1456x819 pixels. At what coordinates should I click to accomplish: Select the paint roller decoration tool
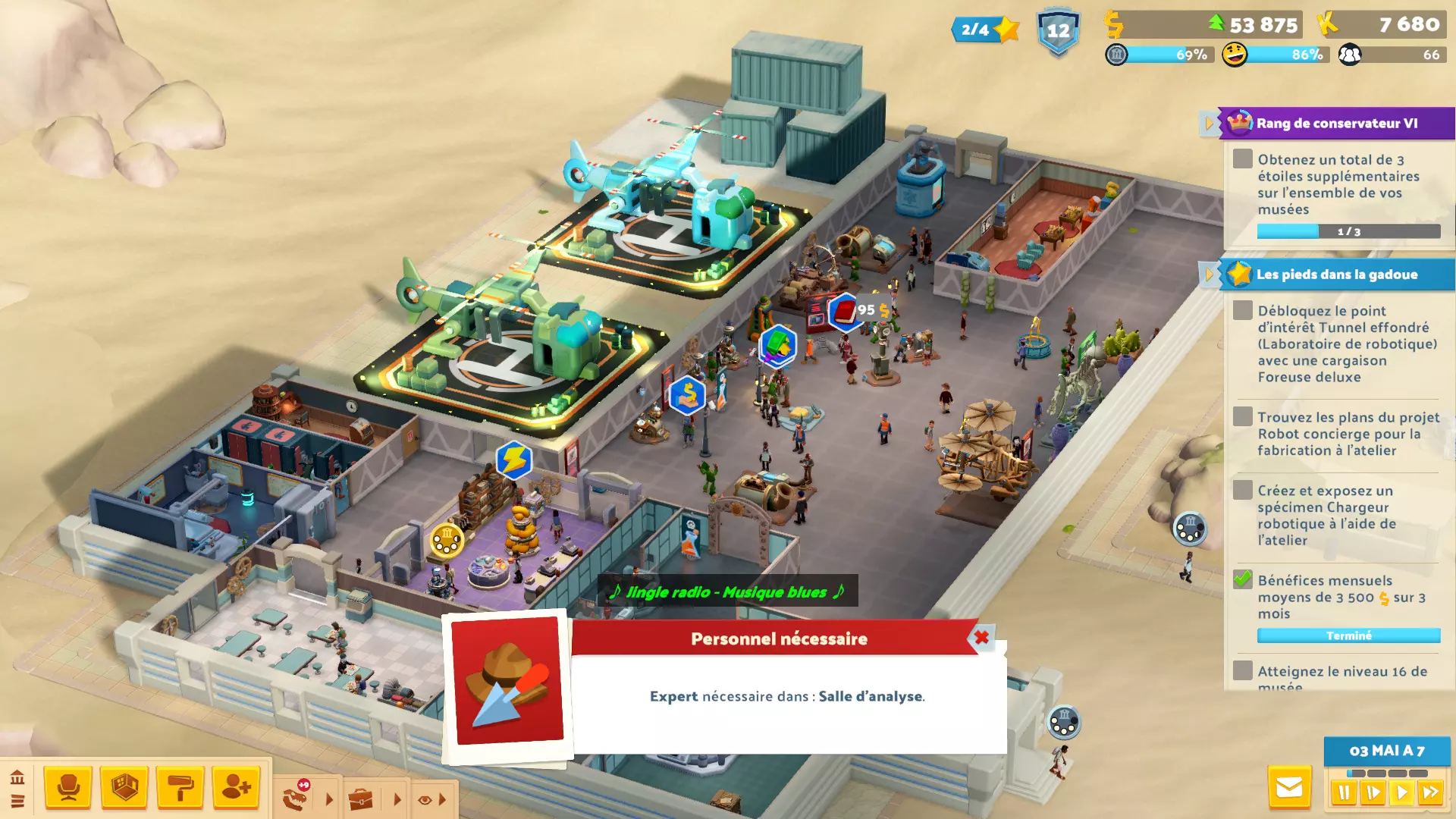pyautogui.click(x=180, y=788)
